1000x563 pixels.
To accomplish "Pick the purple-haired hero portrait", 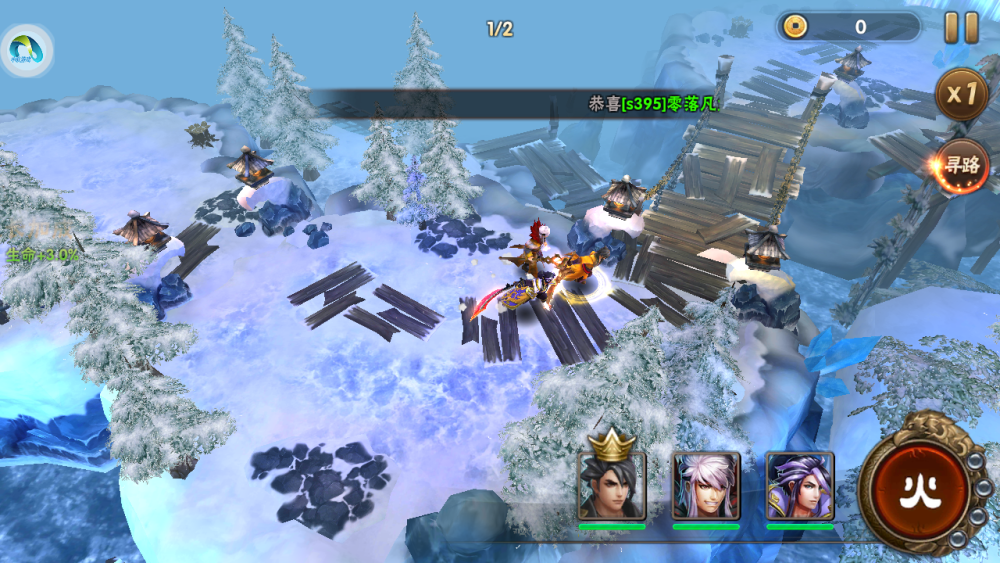I will point(800,485).
